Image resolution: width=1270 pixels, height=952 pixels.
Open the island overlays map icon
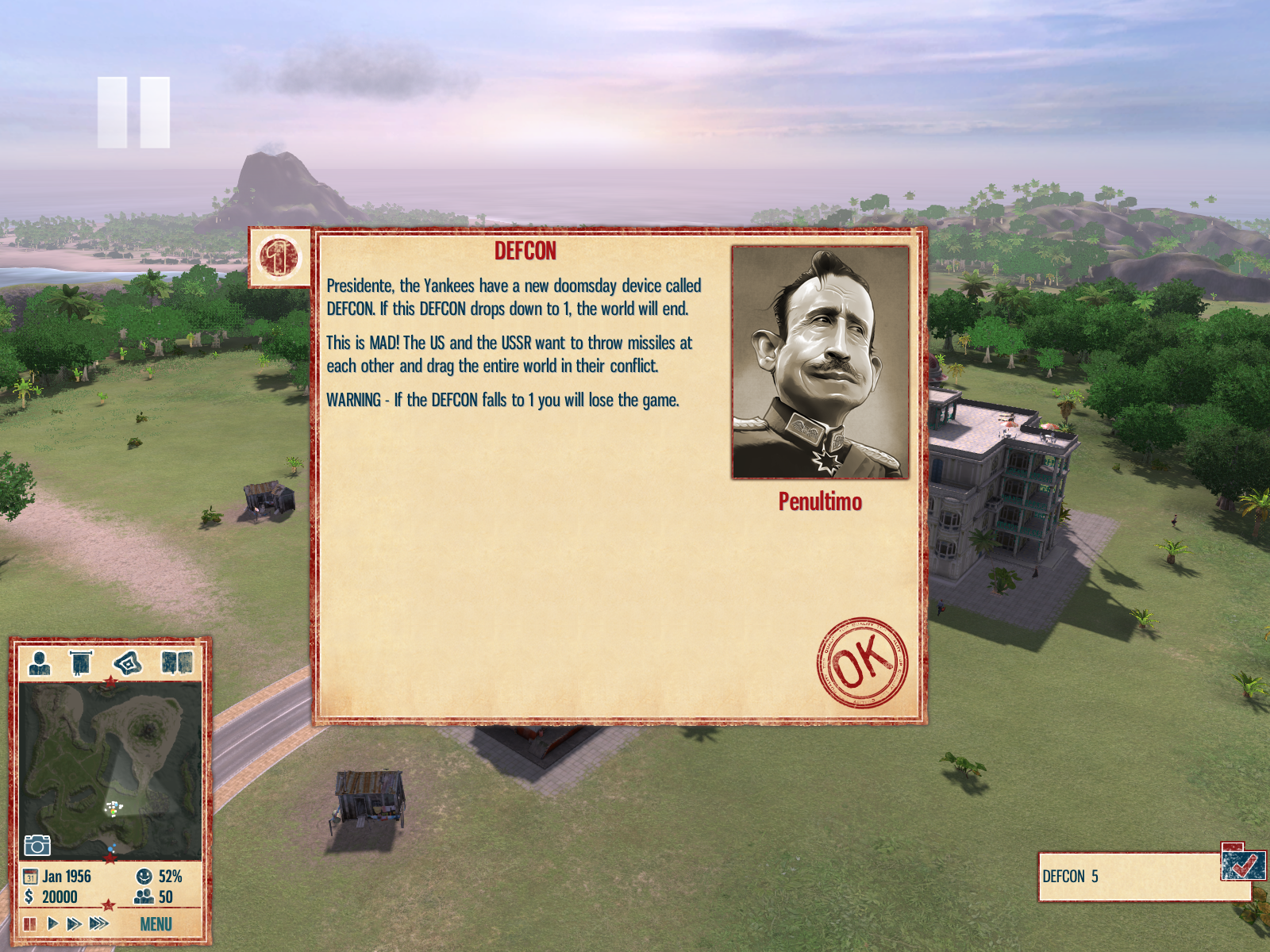[128, 662]
